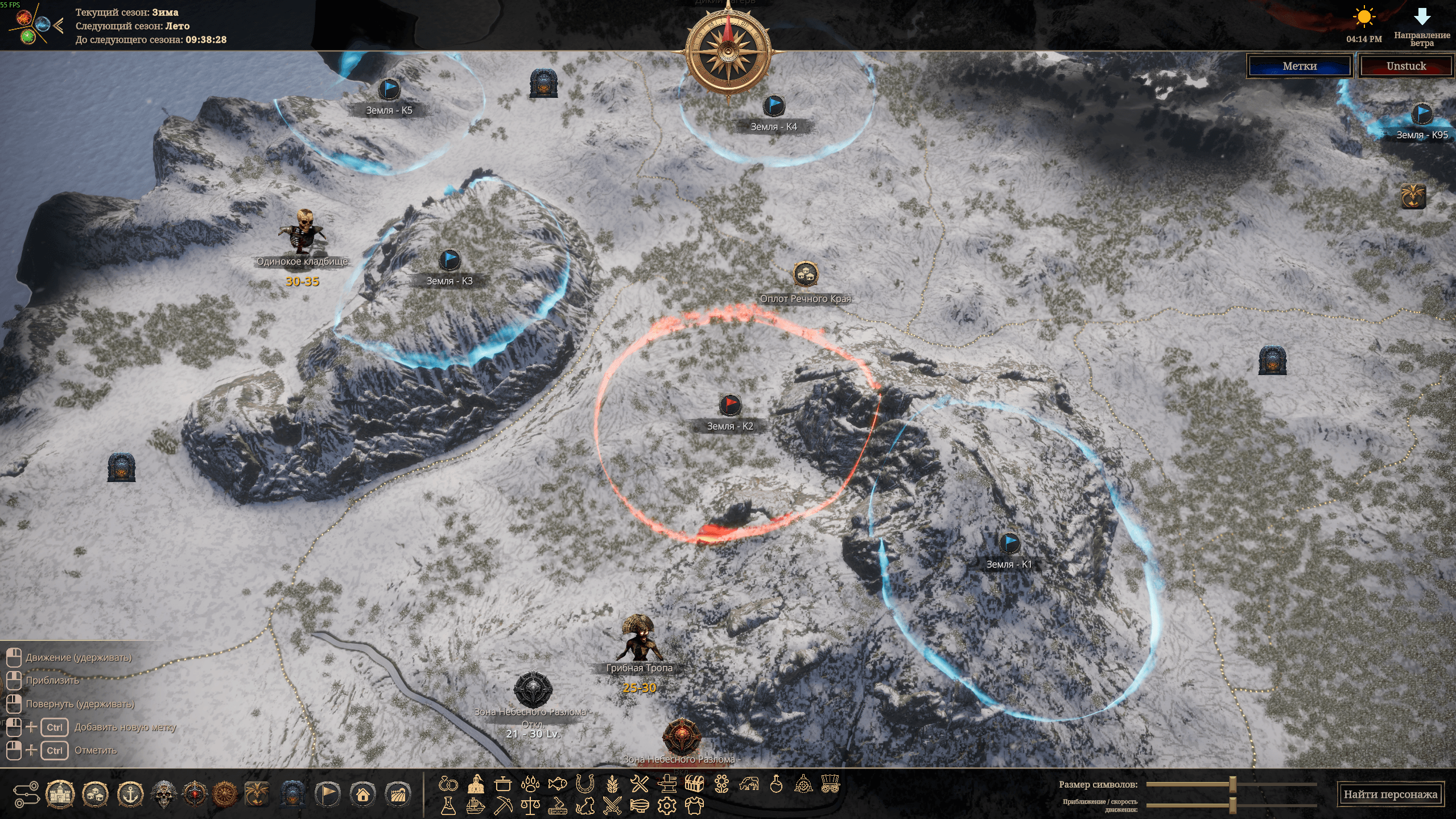The height and width of the screenshot is (819, 1456).
Task: Toggle the fish filter icon
Action: 557,784
